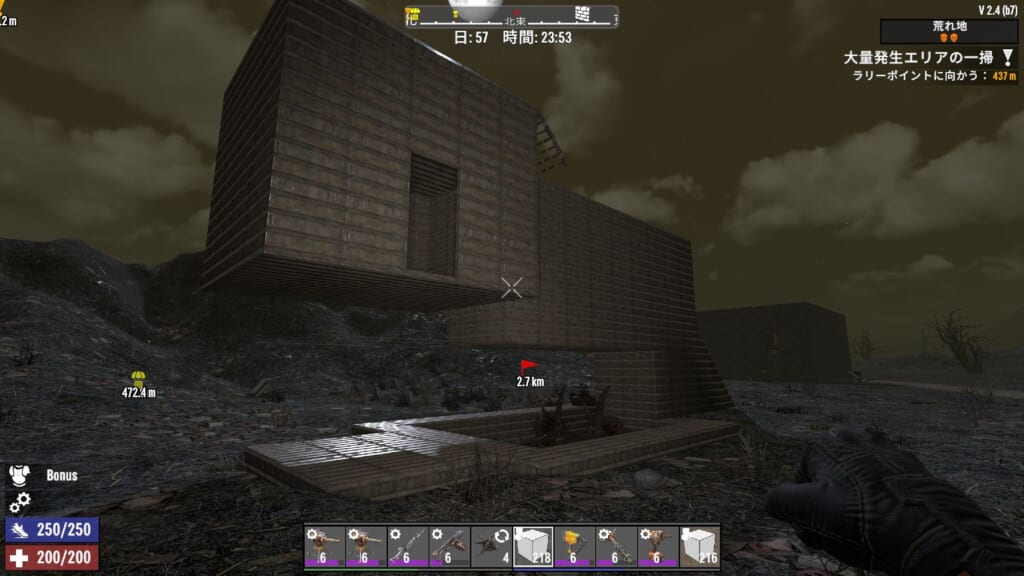Click the armor Bonus buff icon
This screenshot has height=576, width=1024.
[19, 475]
